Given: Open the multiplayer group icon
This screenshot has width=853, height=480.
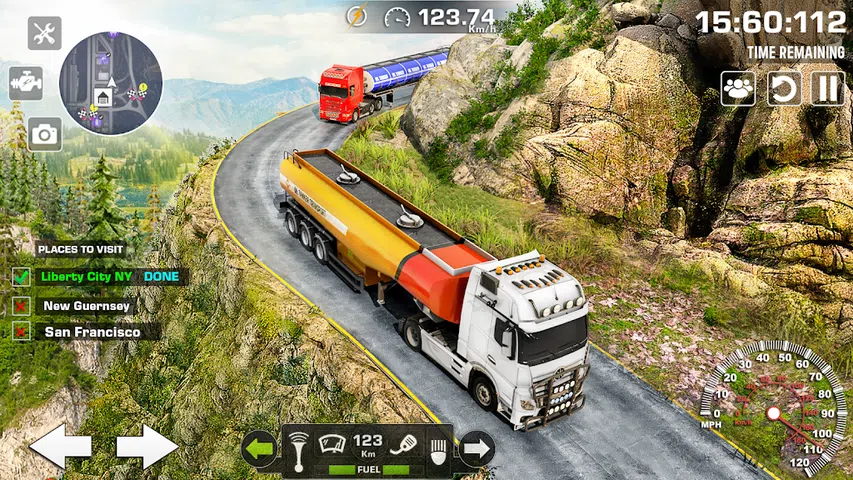Looking at the screenshot, I should [738, 88].
